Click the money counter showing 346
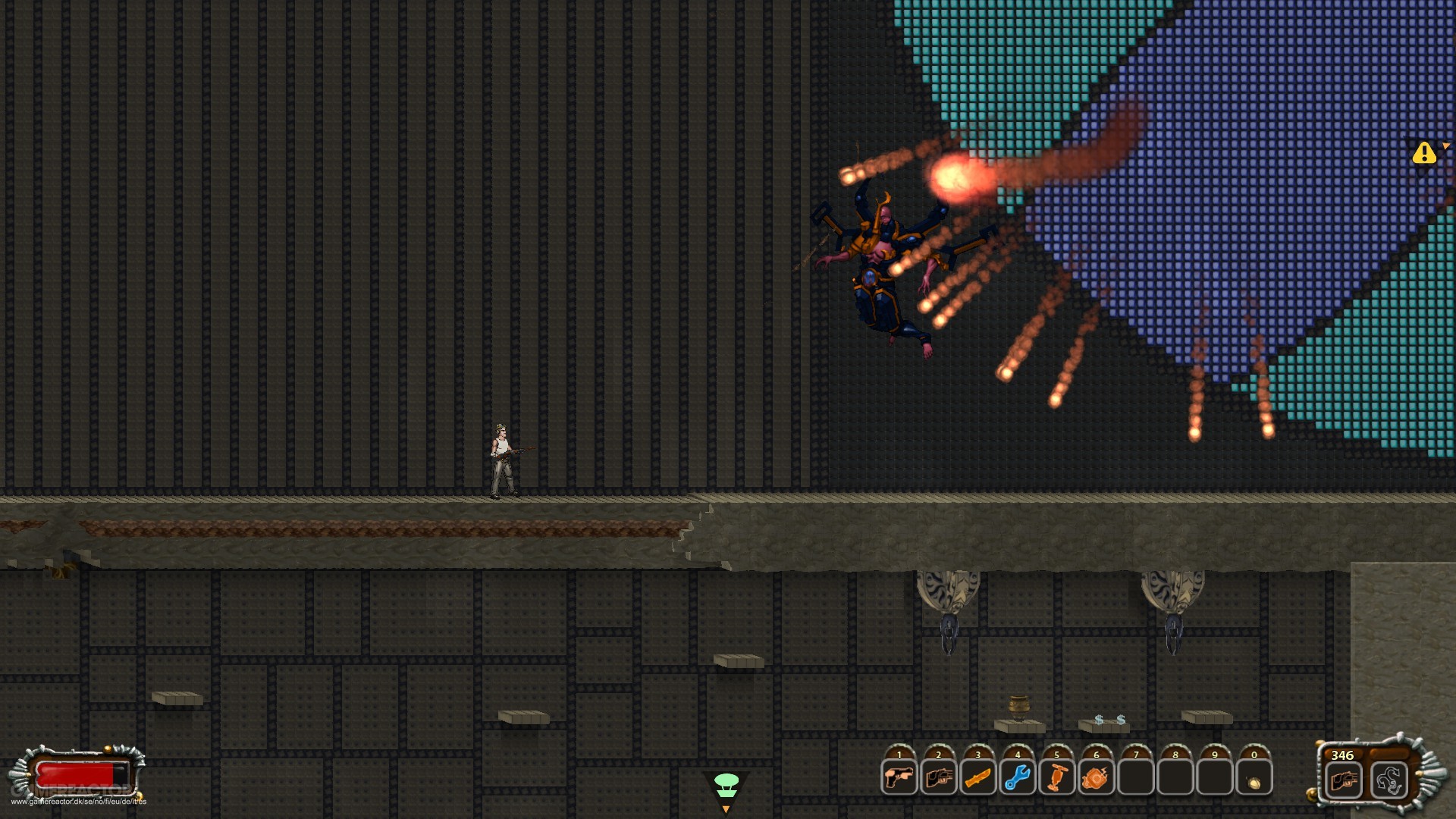The width and height of the screenshot is (1456, 819). point(1340,755)
